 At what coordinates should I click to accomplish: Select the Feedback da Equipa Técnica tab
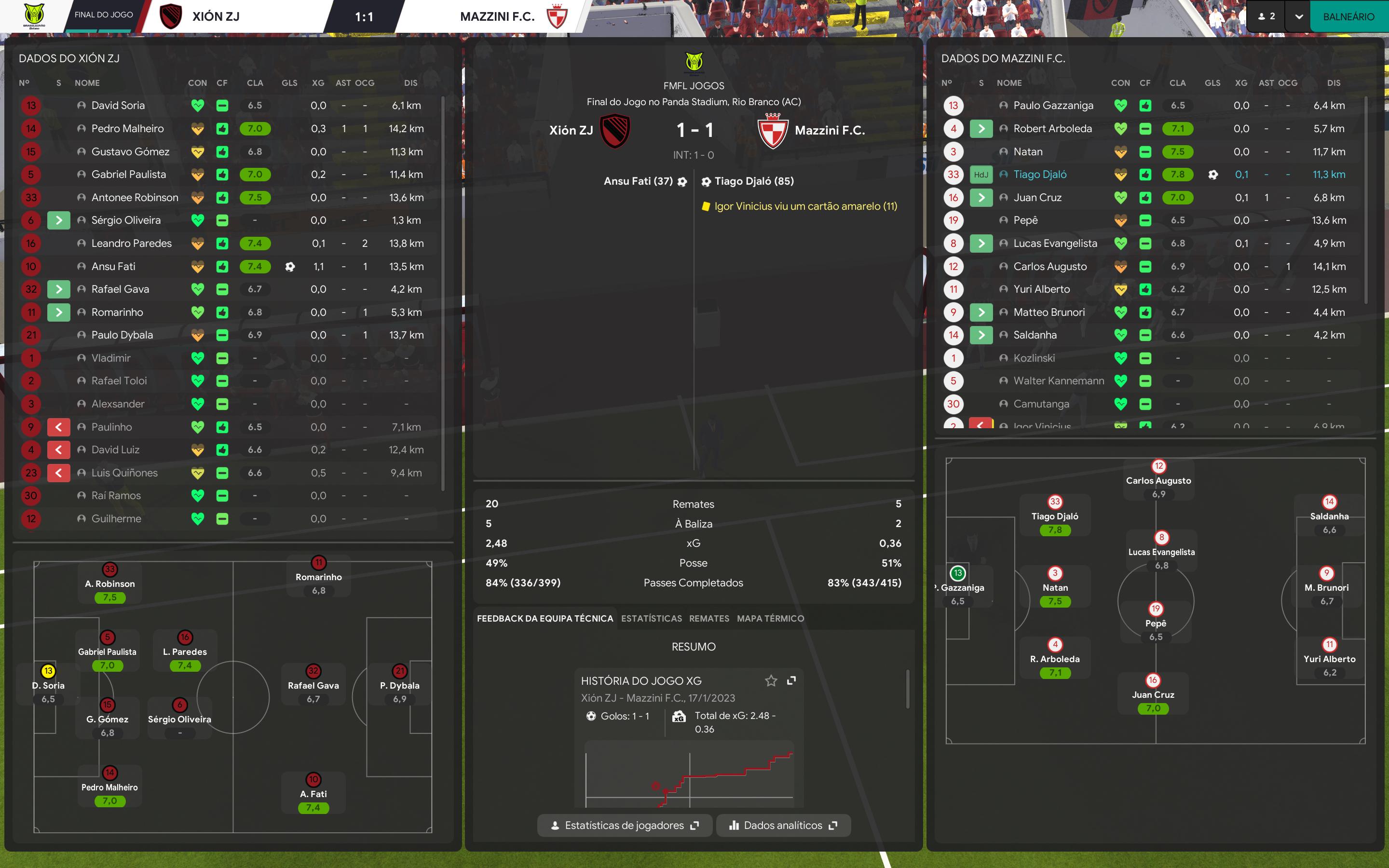pos(545,618)
